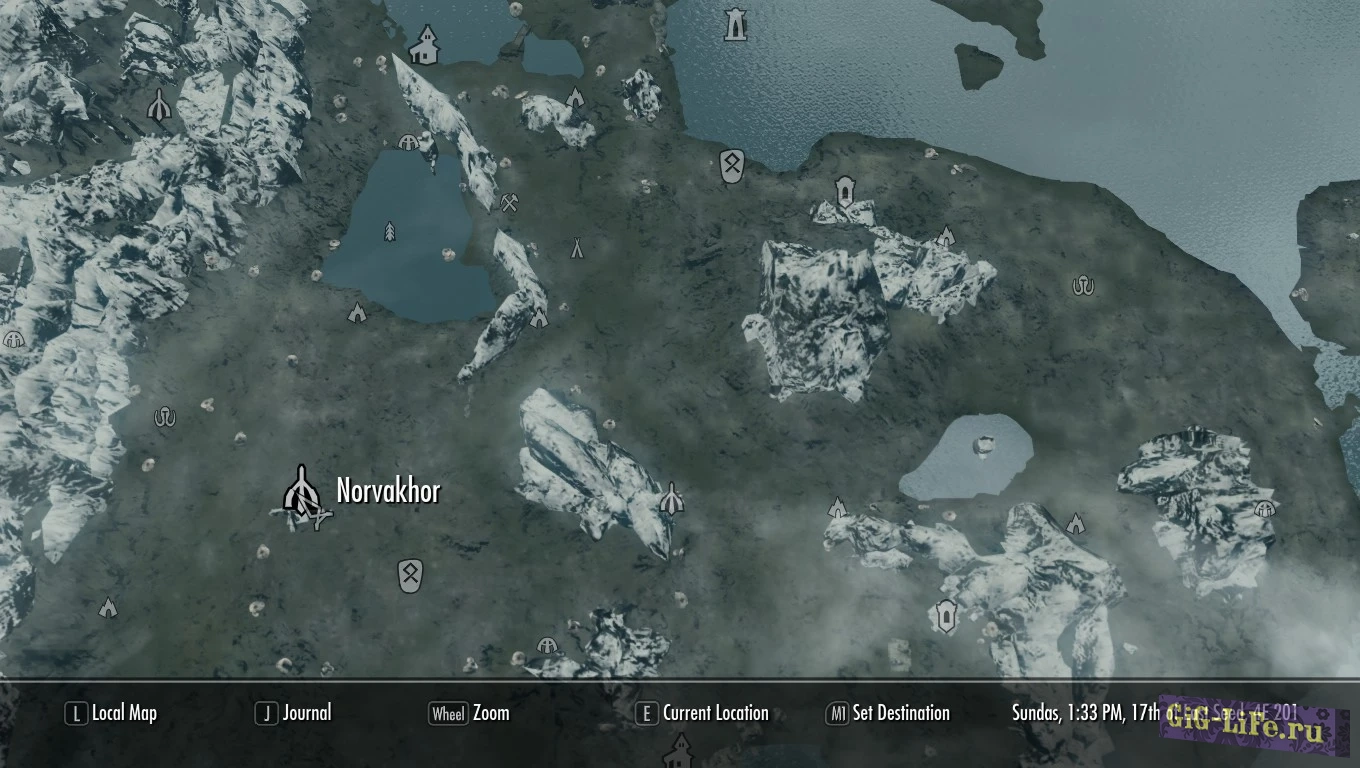Select the tent camp marker
This screenshot has width=1360, height=768.
point(577,247)
